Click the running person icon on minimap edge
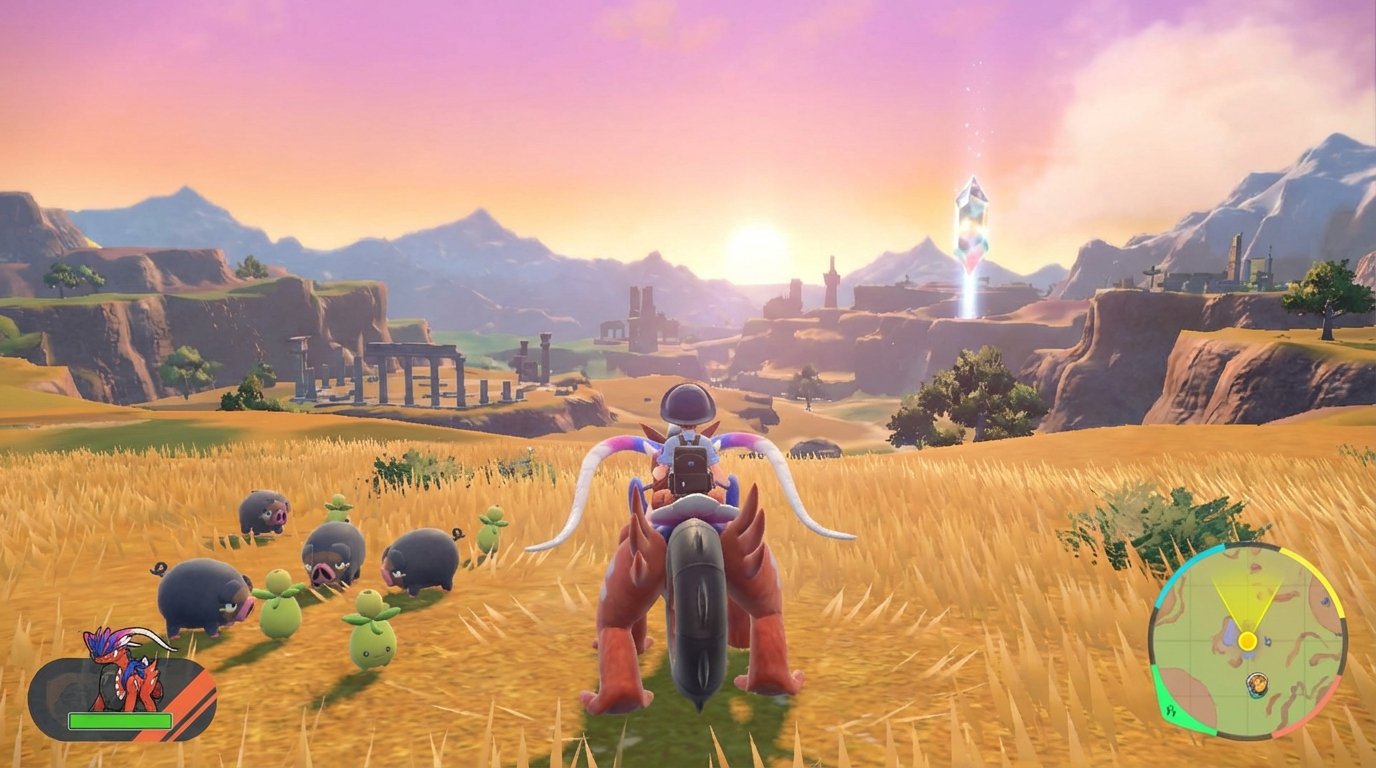The width and height of the screenshot is (1376, 768). pyautogui.click(x=1171, y=710)
